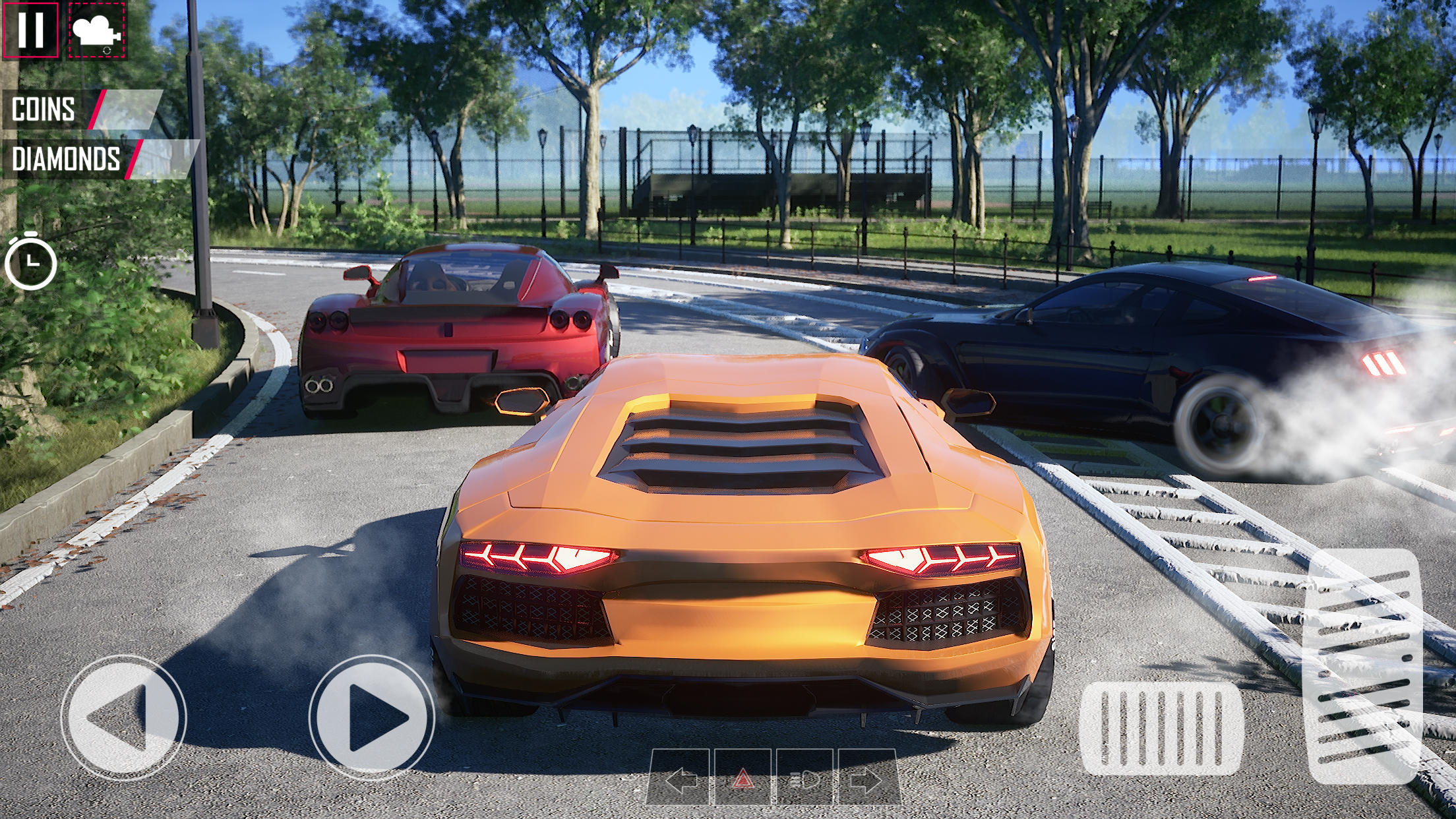Toggle the red hazard lights triangle
The width and height of the screenshot is (1456, 819).
click(743, 780)
